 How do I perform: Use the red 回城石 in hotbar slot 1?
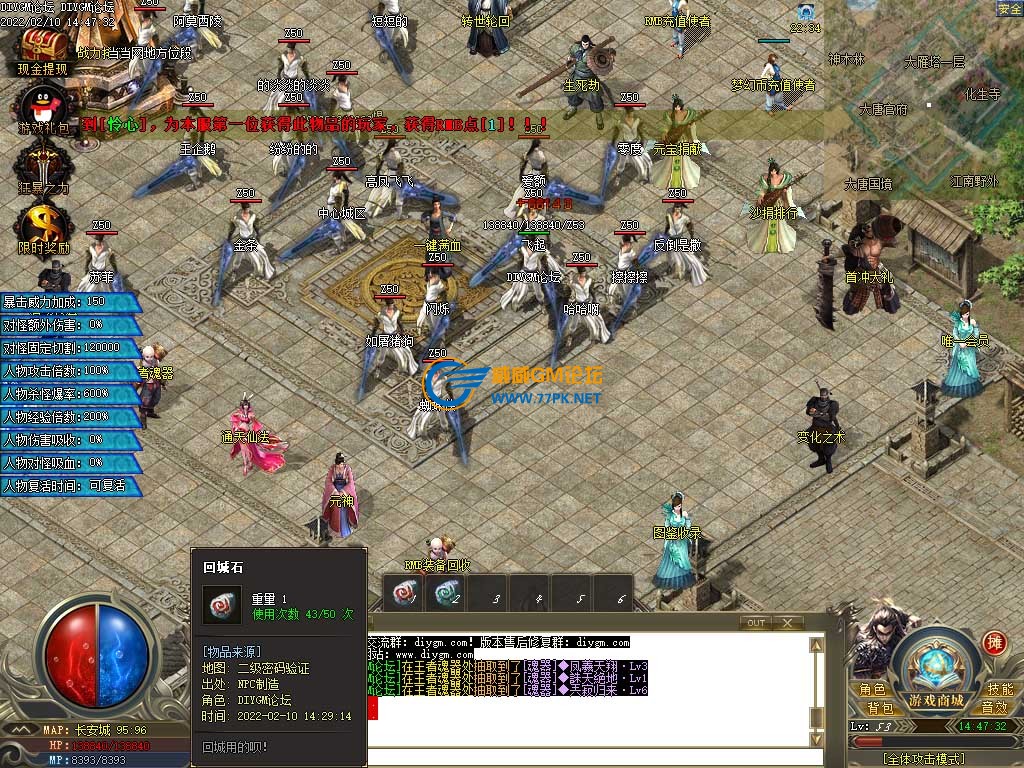[x=405, y=596]
